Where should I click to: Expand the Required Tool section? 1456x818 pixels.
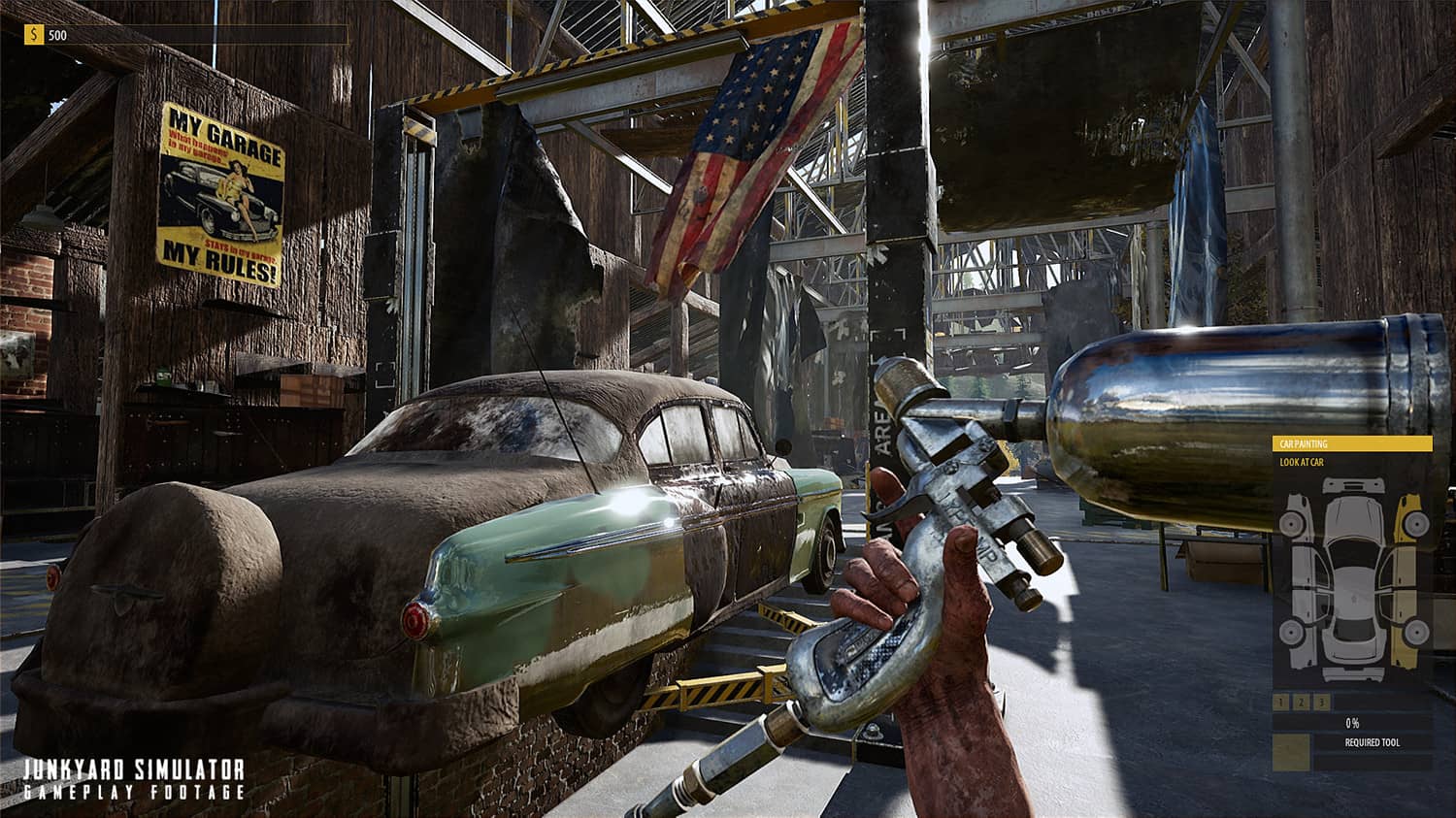point(1372,742)
